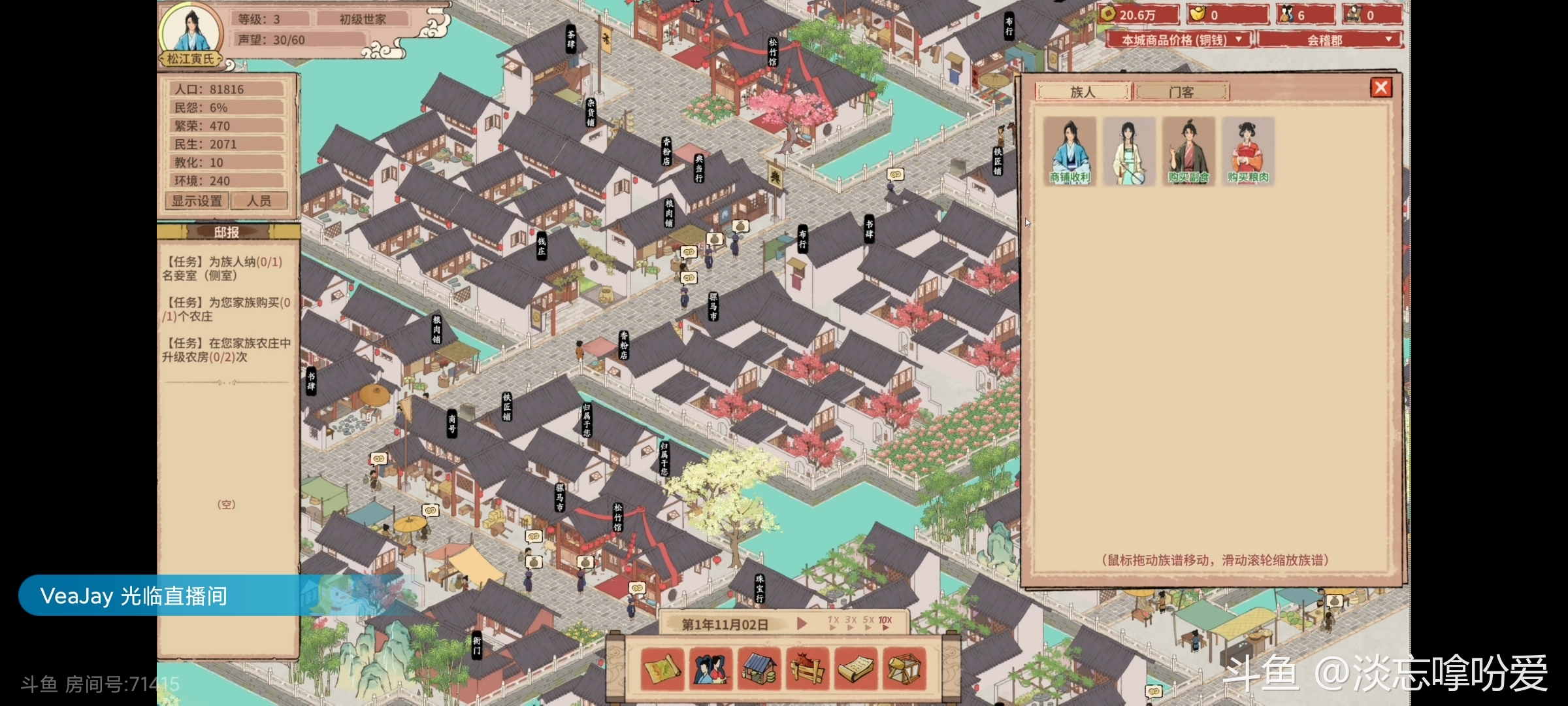
Task: Switch to the 门客 tab
Action: point(1181,92)
